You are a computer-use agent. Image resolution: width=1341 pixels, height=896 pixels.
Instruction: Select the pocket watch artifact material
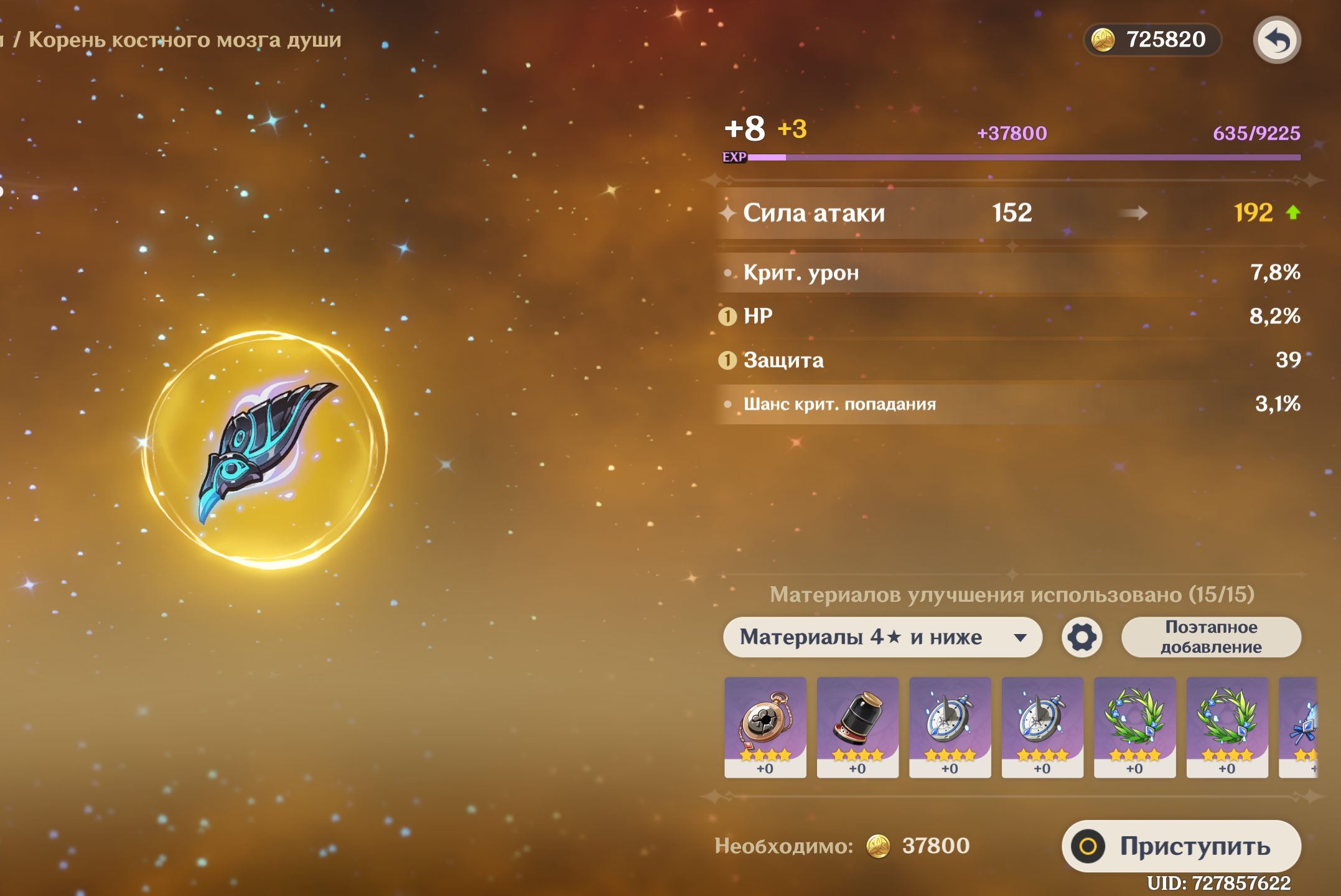[765, 726]
